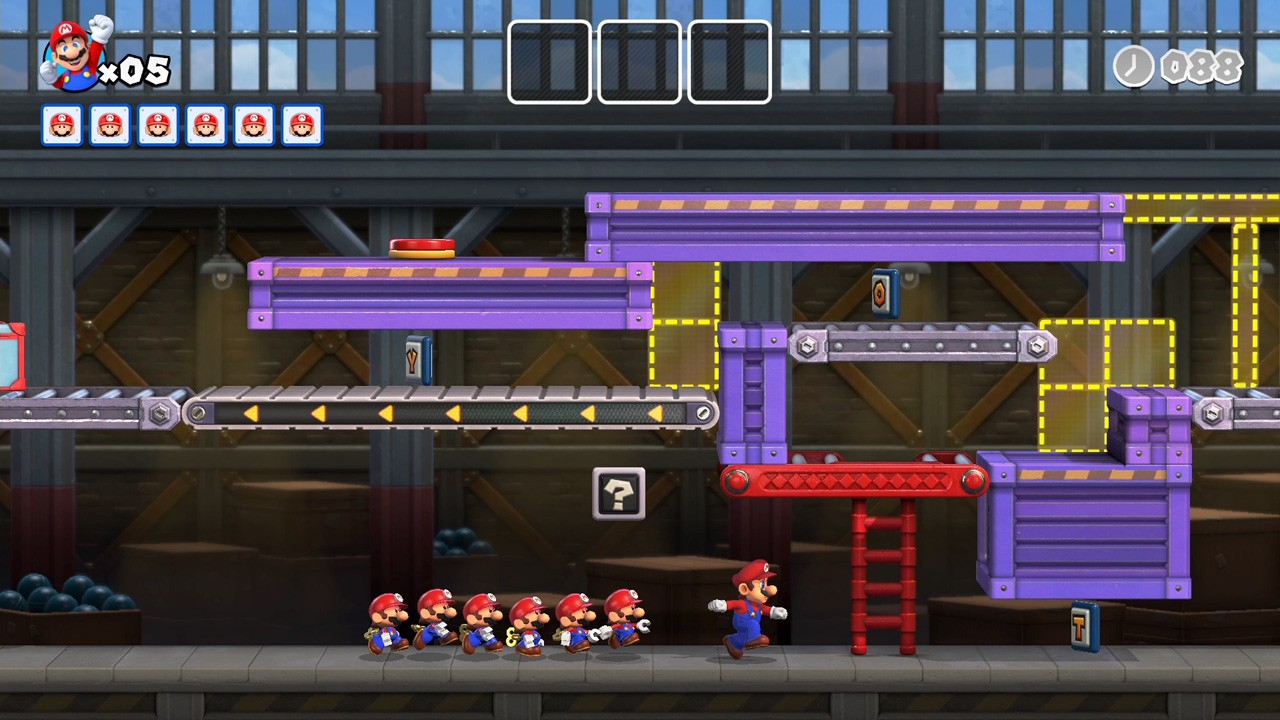1280x720 pixels.
Task: Click the clock timer icon beside 088
Action: pyautogui.click(x=1133, y=68)
